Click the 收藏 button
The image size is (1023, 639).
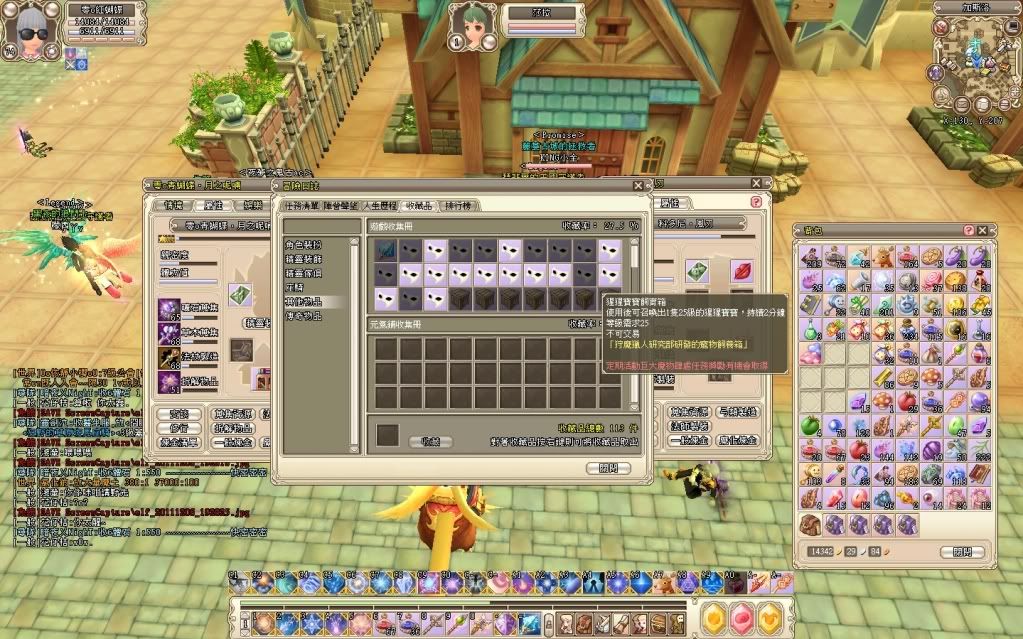[430, 440]
